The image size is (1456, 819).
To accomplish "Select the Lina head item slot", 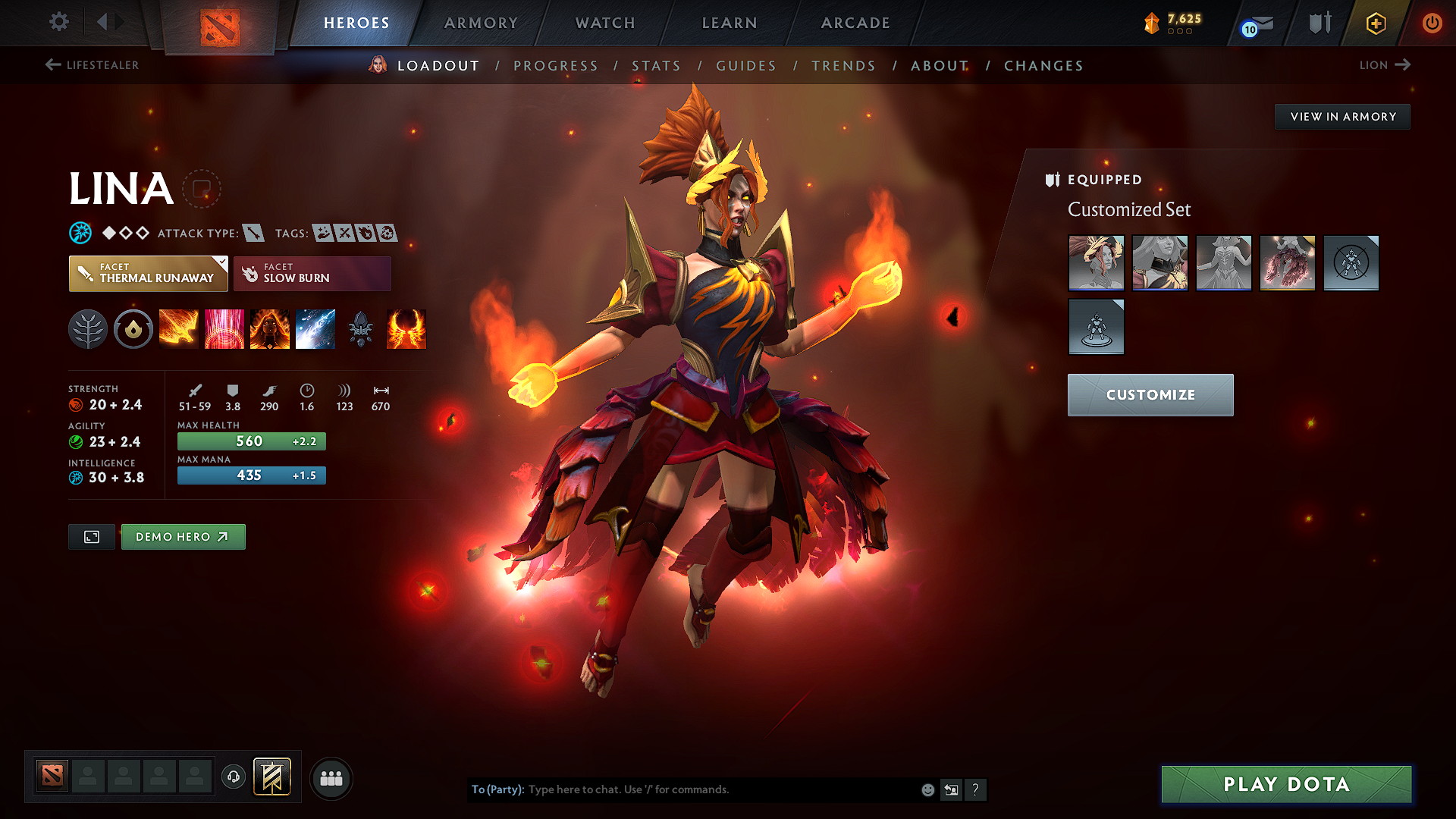I will tap(1096, 262).
